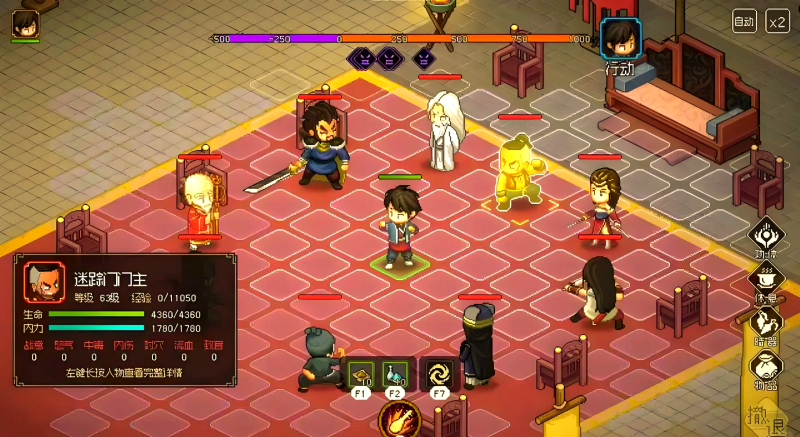Screen dimensions: 800x437
Task: Use the F2 potion flask item slot
Action: click(395, 373)
